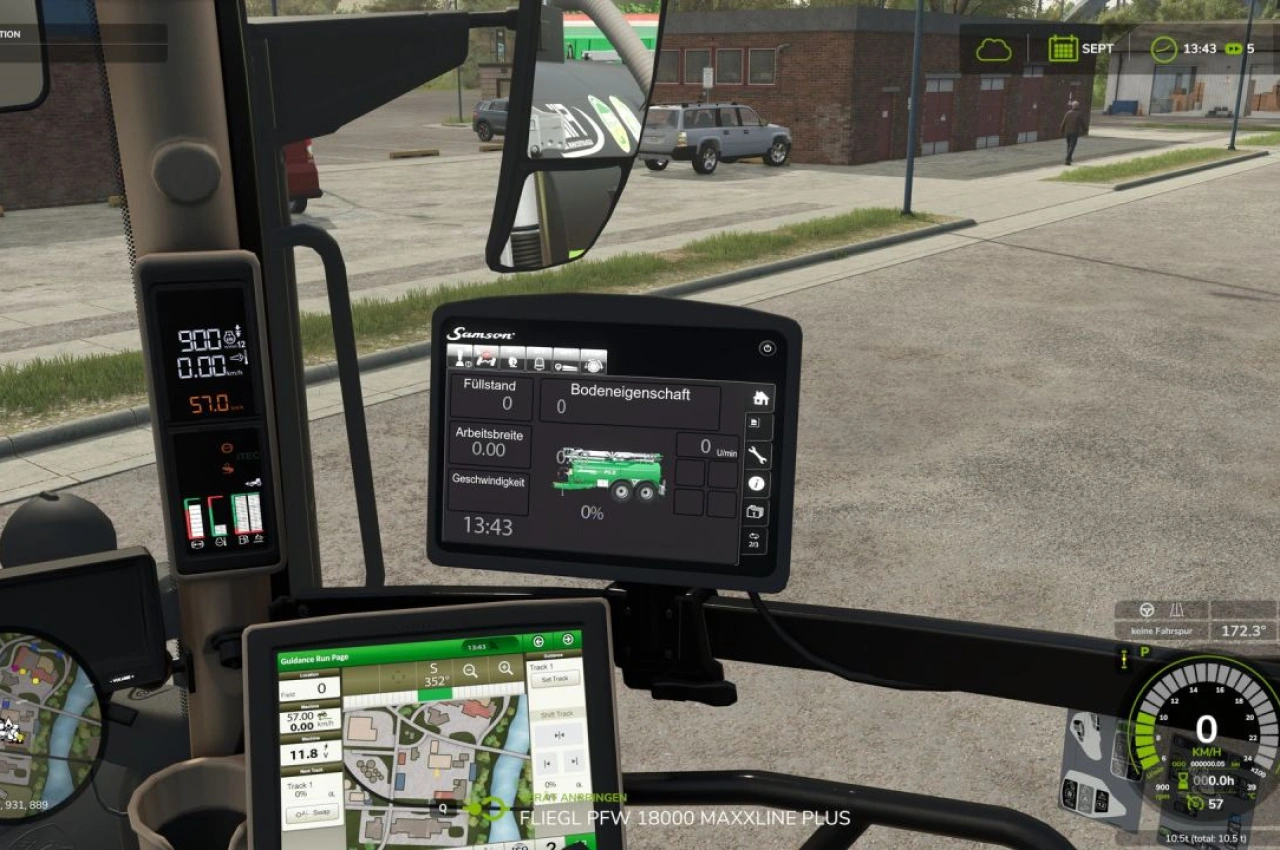1280x850 pixels.
Task: Open the next page arrow on the John Deere display
Action: 566,640
